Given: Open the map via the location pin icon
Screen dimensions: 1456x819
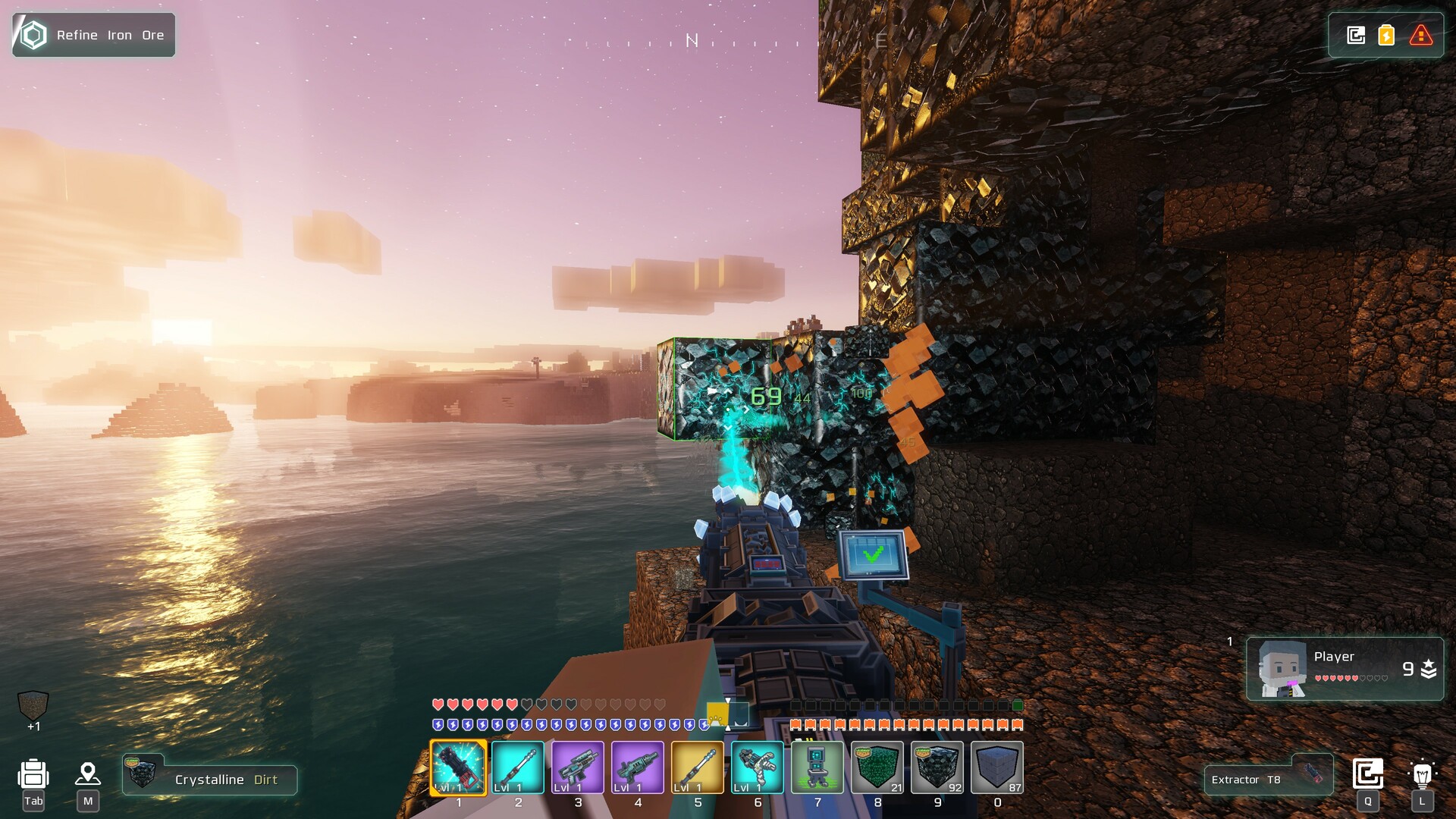Looking at the screenshot, I should click(x=89, y=772).
